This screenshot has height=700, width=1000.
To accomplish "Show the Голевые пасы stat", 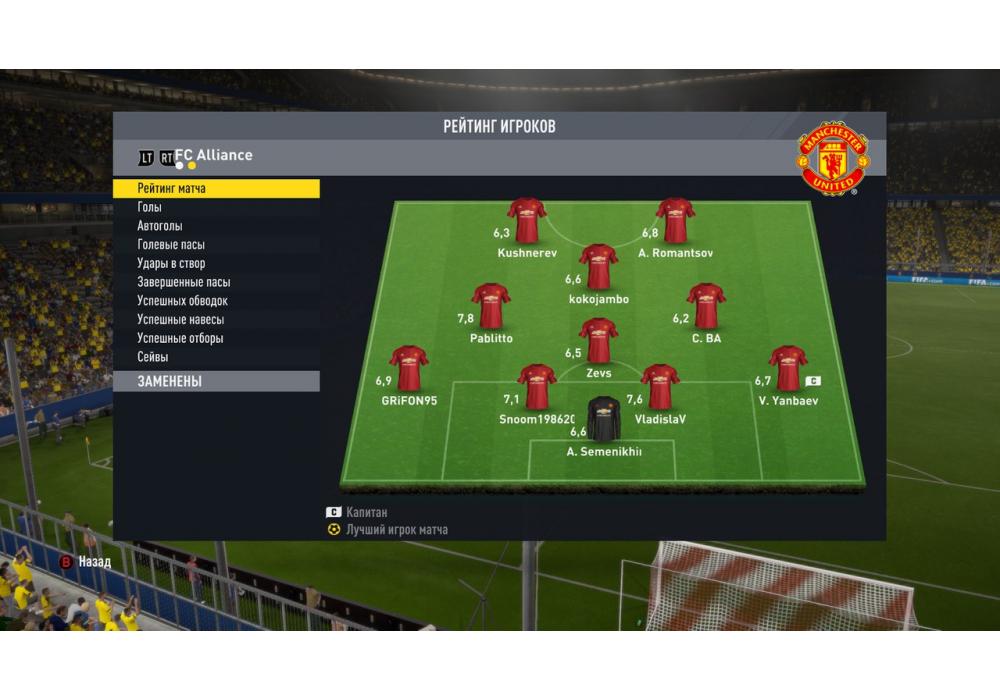I will (171, 245).
